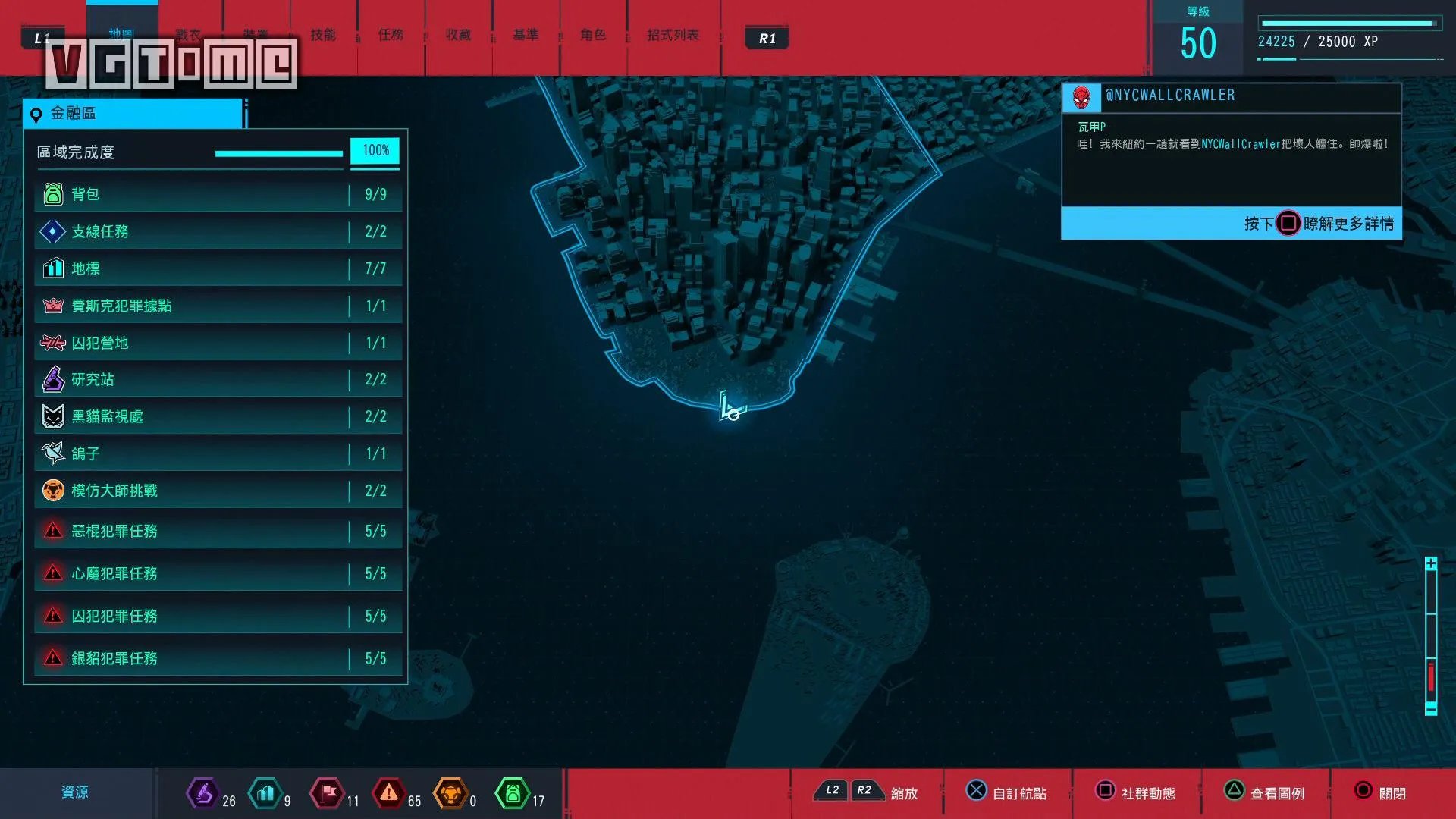Pick the 研究站 list row

[x=216, y=379]
